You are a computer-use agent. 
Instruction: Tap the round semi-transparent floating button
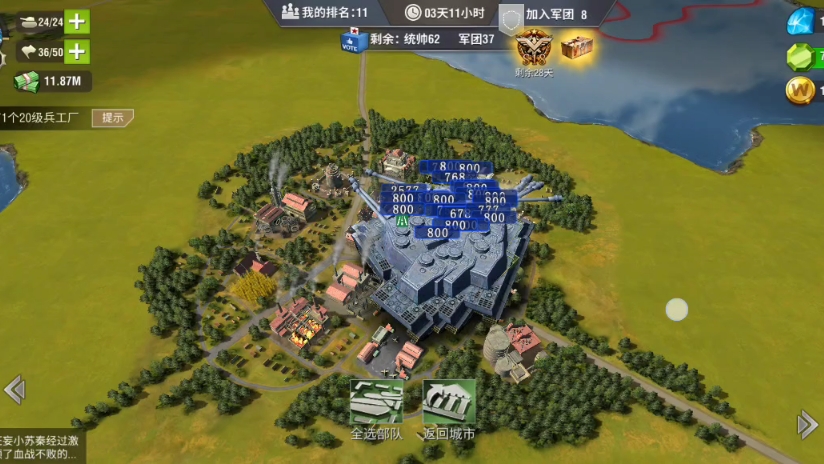coord(678,310)
